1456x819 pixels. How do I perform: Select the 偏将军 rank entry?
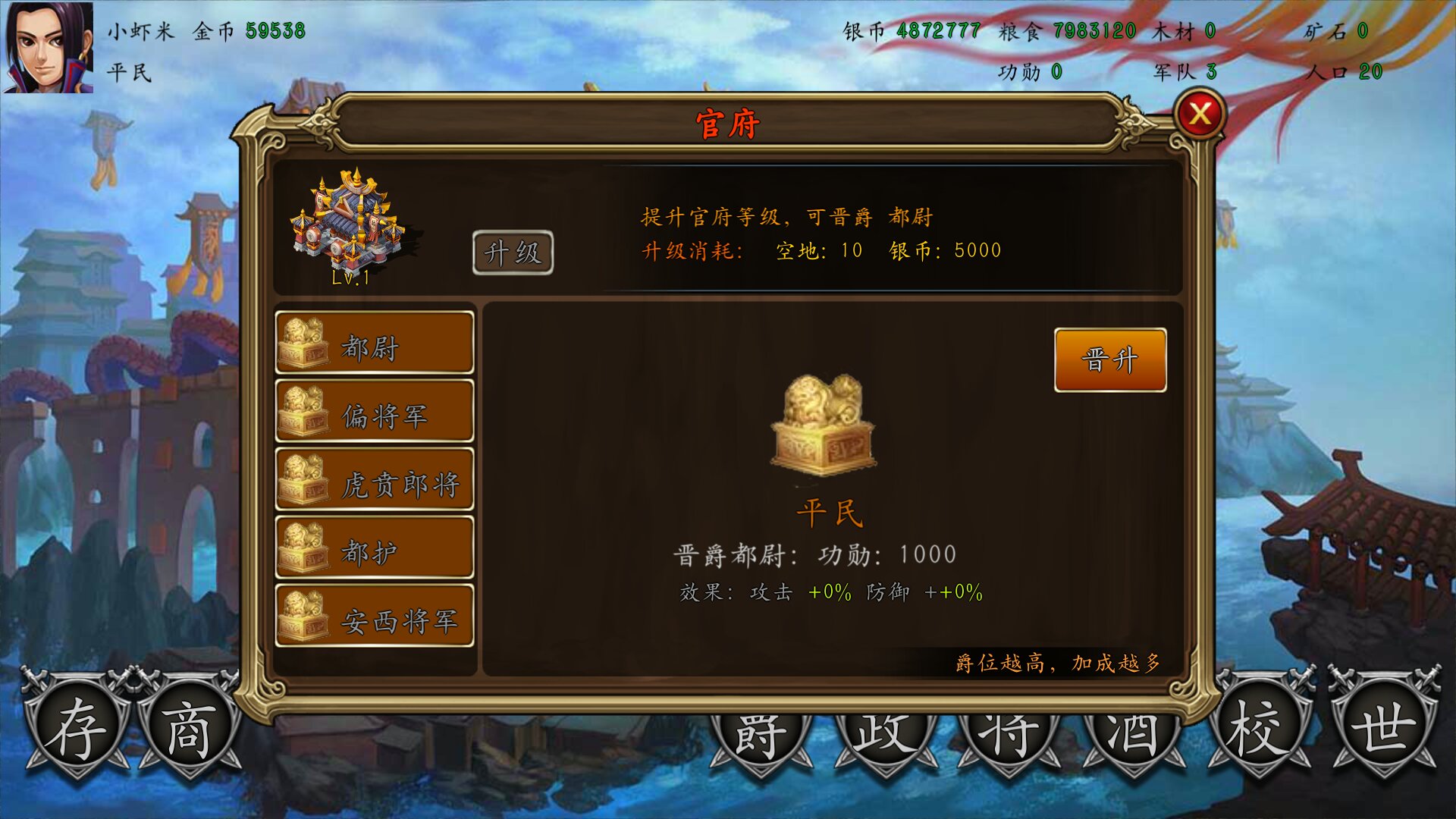click(375, 409)
